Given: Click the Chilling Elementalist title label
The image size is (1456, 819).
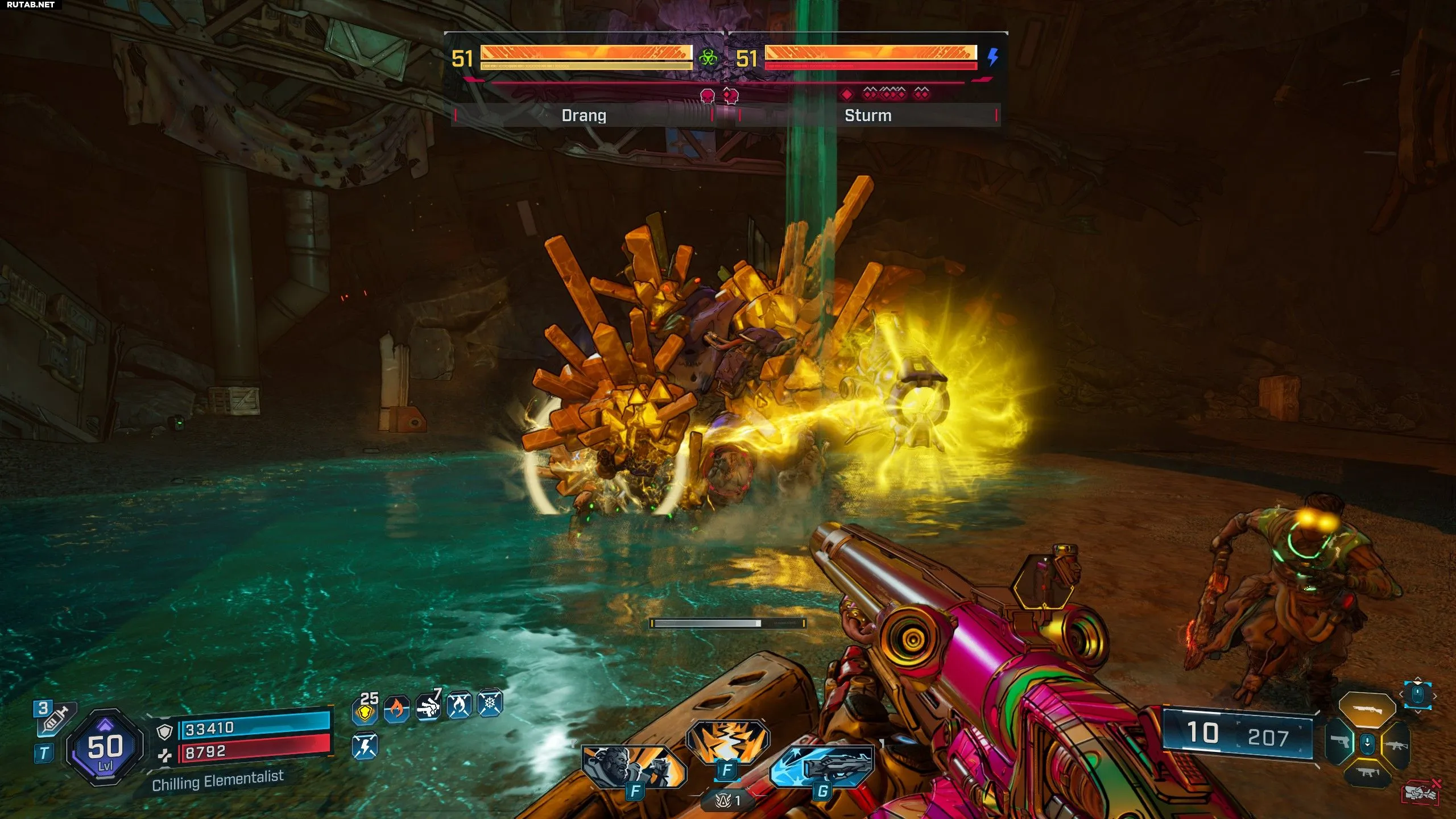Looking at the screenshot, I should (218, 780).
